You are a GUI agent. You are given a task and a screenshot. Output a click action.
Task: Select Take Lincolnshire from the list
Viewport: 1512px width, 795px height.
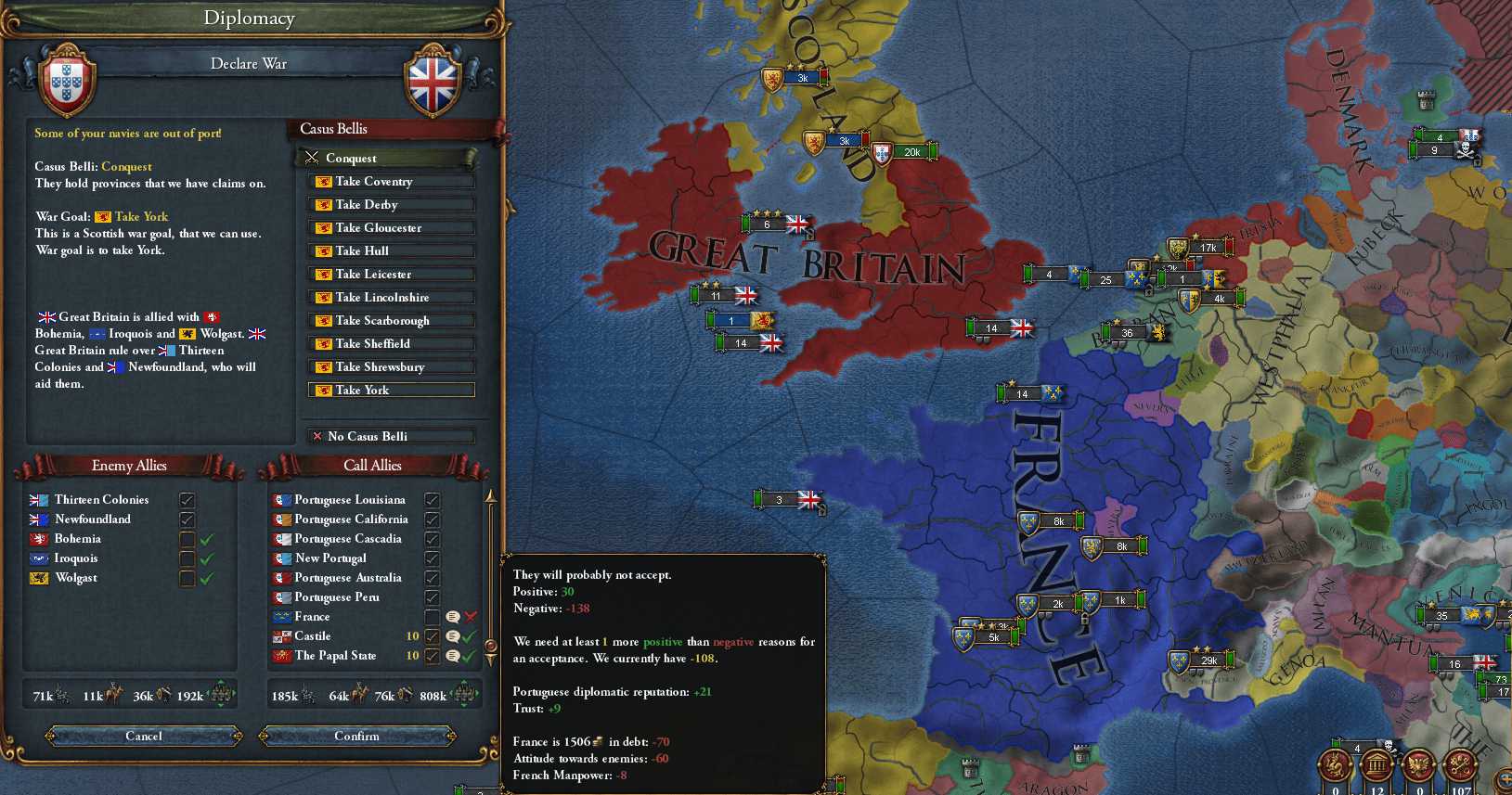coord(391,298)
